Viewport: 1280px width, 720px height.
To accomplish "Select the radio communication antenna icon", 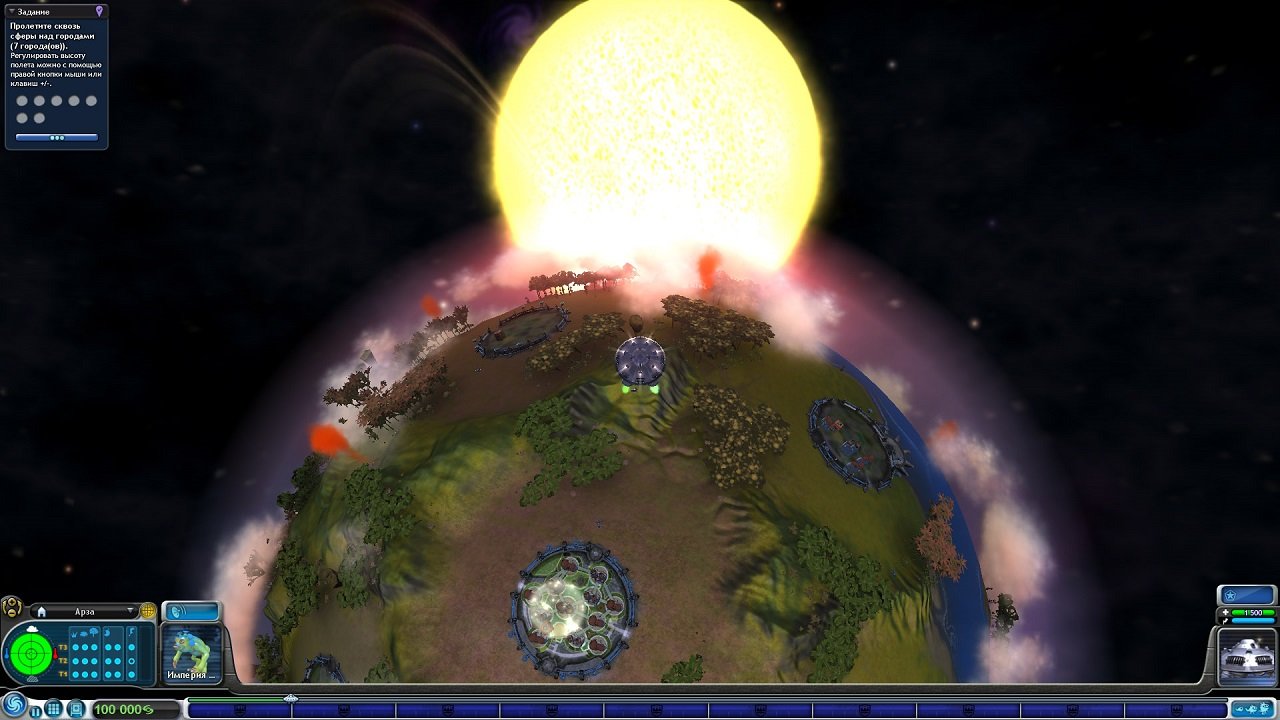I will 176,611.
